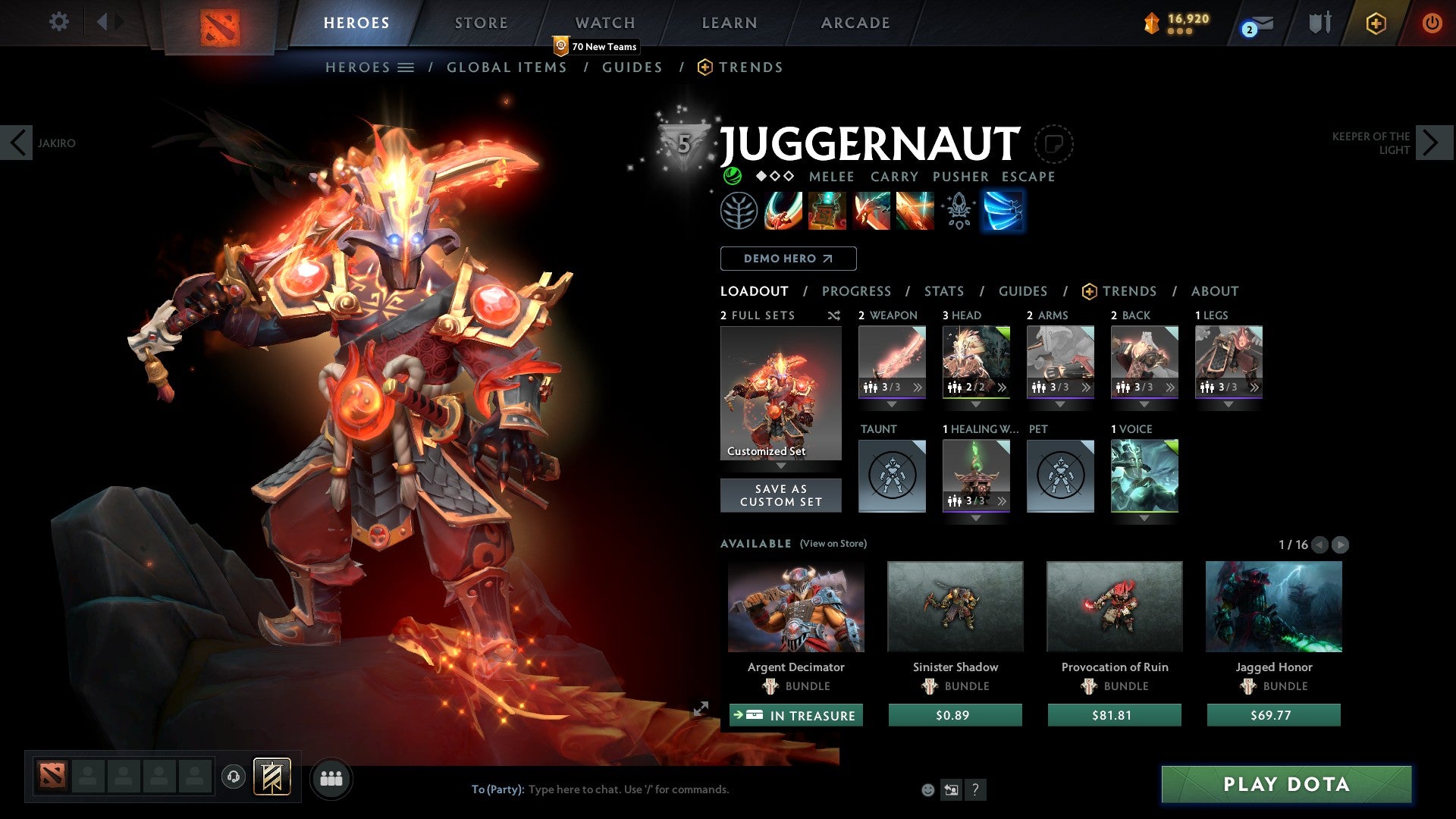Image resolution: width=1456 pixels, height=819 pixels.
Task: Shuffle the equipped full sets
Action: pyautogui.click(x=834, y=315)
